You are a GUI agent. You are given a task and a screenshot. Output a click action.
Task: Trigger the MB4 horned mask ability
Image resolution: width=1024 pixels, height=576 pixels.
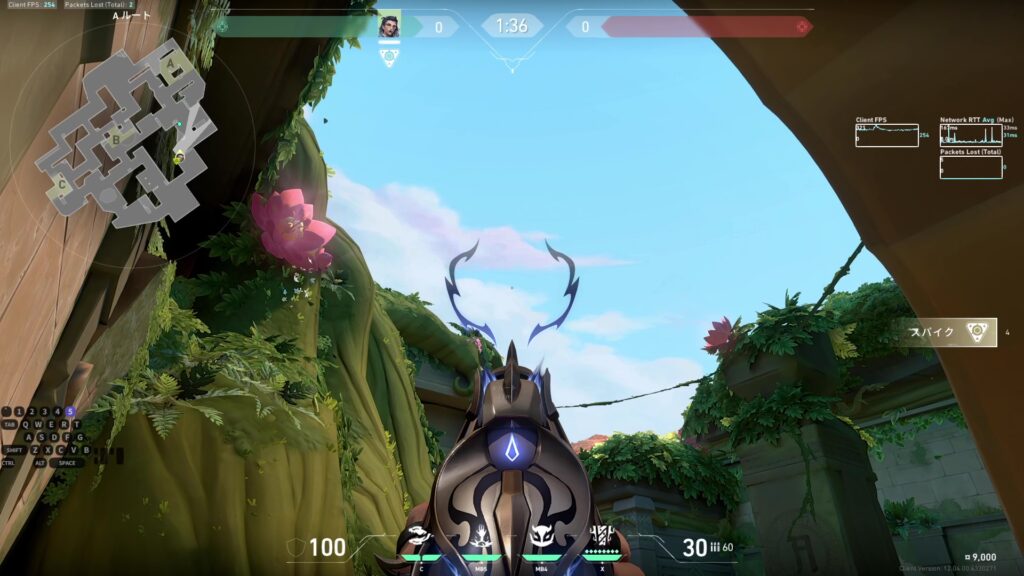[542, 538]
